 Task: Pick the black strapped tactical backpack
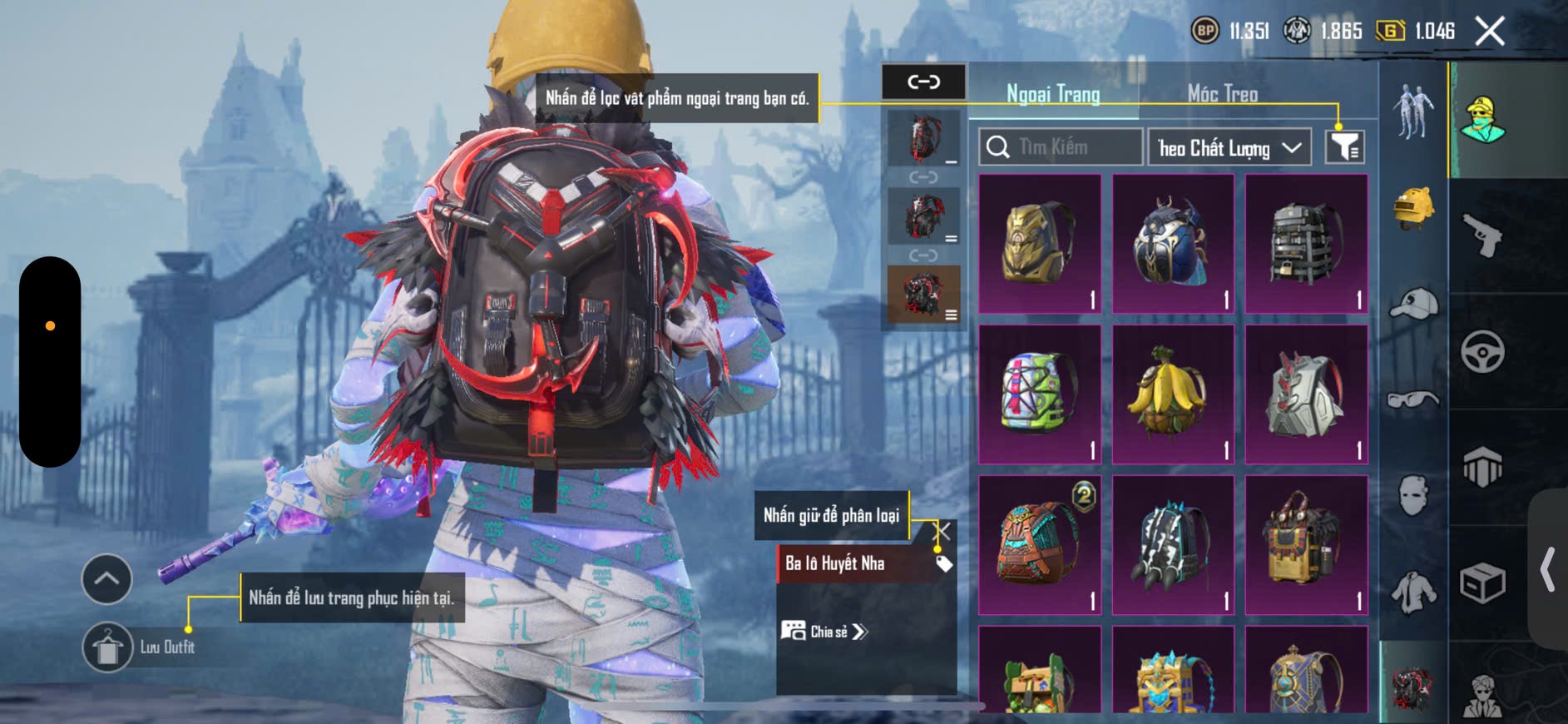click(x=1306, y=243)
